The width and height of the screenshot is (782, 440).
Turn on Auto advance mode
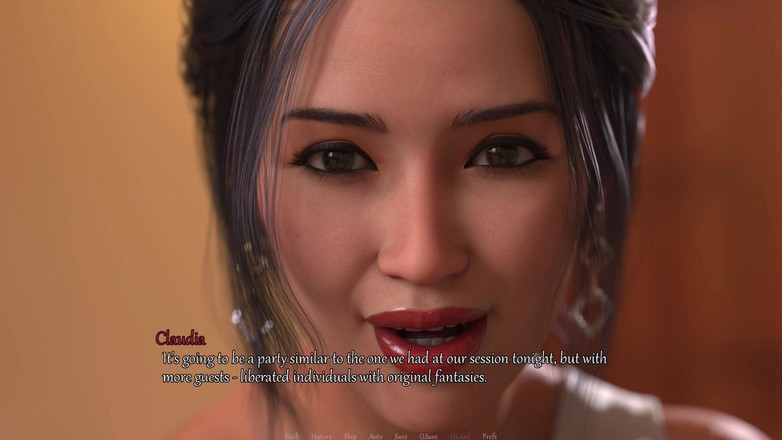(375, 436)
